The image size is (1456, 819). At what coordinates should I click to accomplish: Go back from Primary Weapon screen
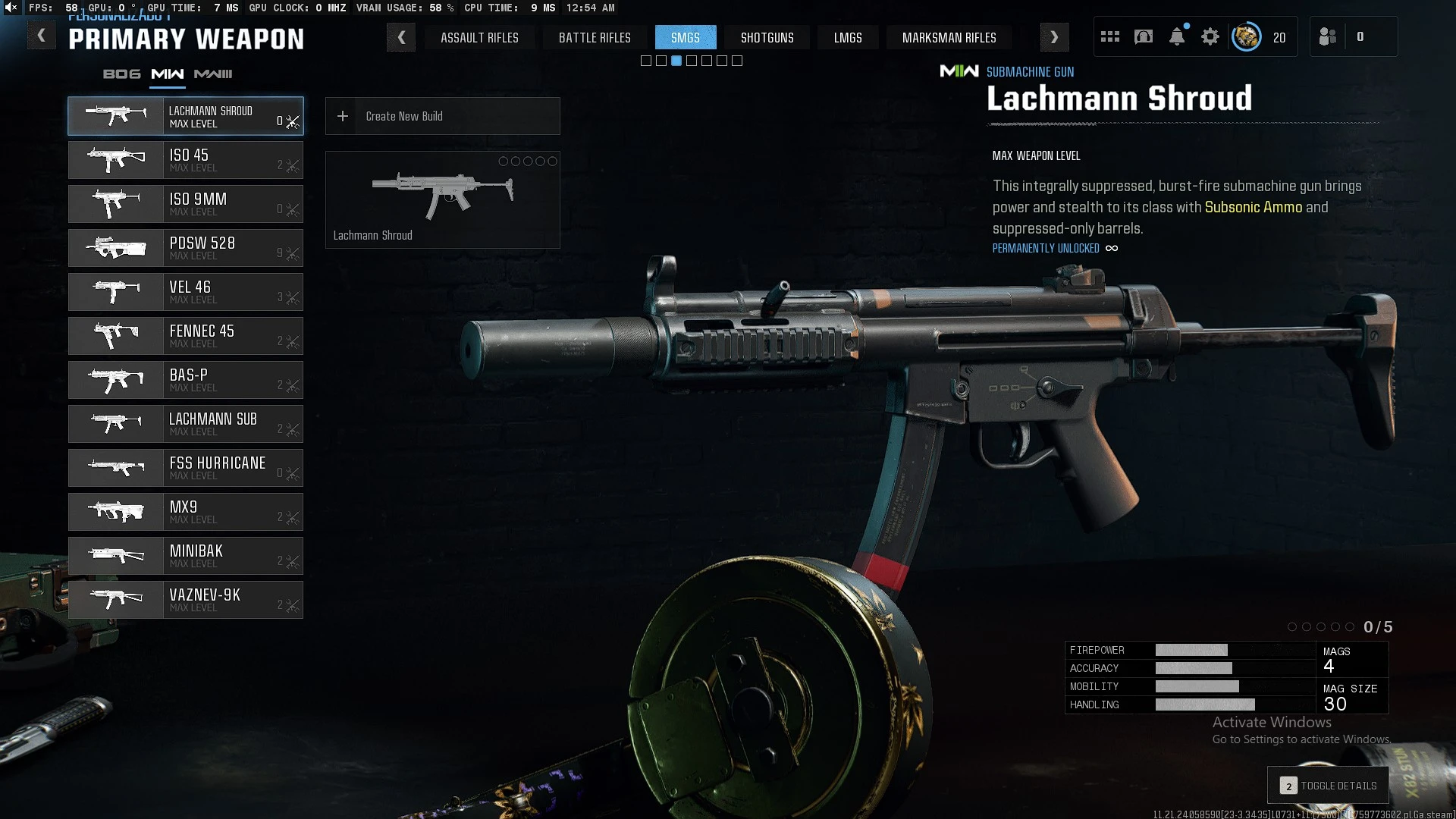tap(42, 36)
